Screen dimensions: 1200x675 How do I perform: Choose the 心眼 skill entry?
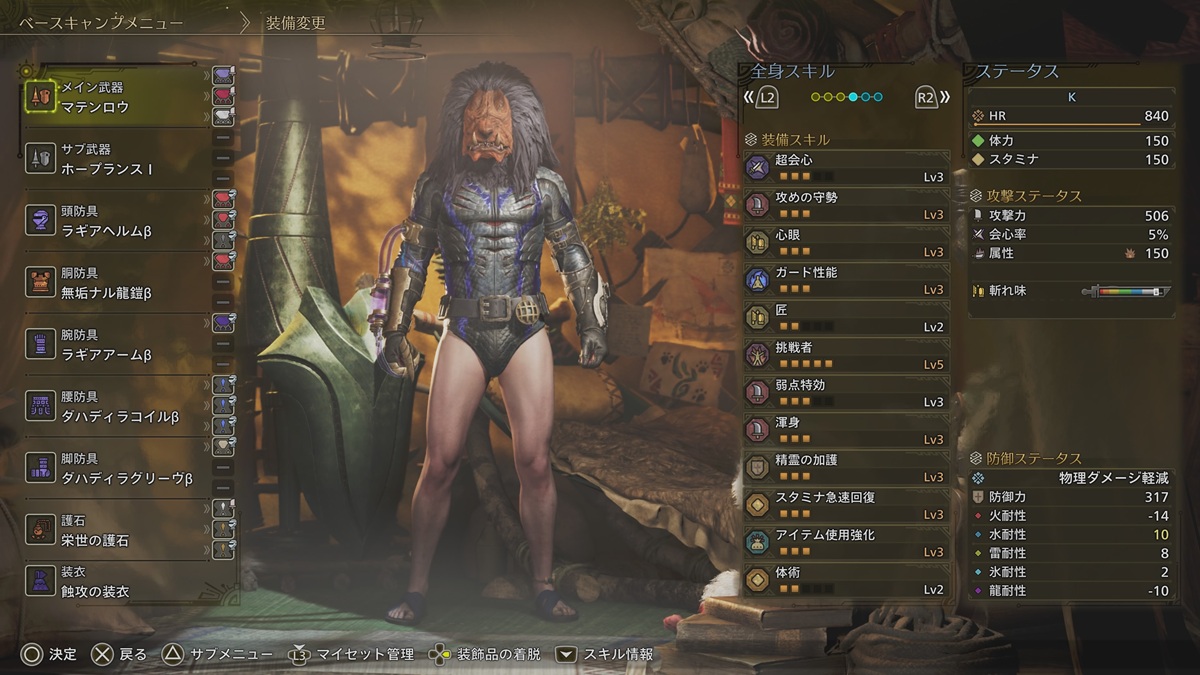click(x=846, y=242)
